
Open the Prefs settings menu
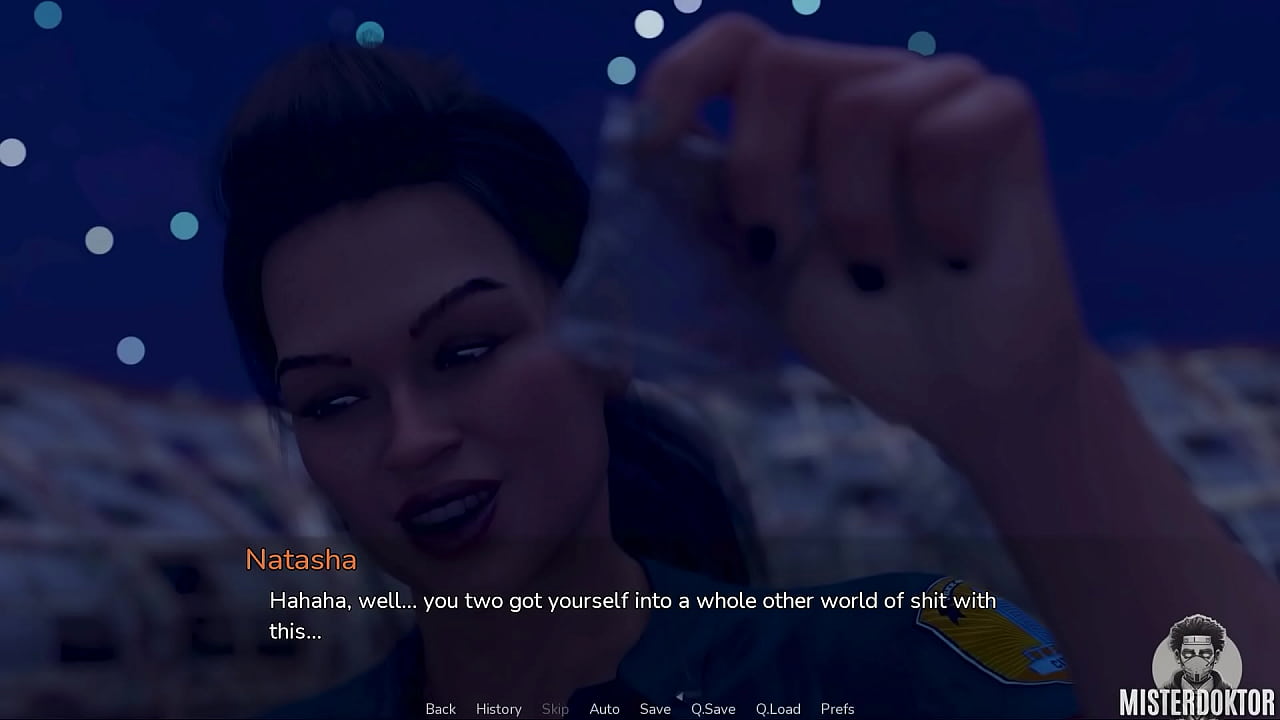click(837, 709)
